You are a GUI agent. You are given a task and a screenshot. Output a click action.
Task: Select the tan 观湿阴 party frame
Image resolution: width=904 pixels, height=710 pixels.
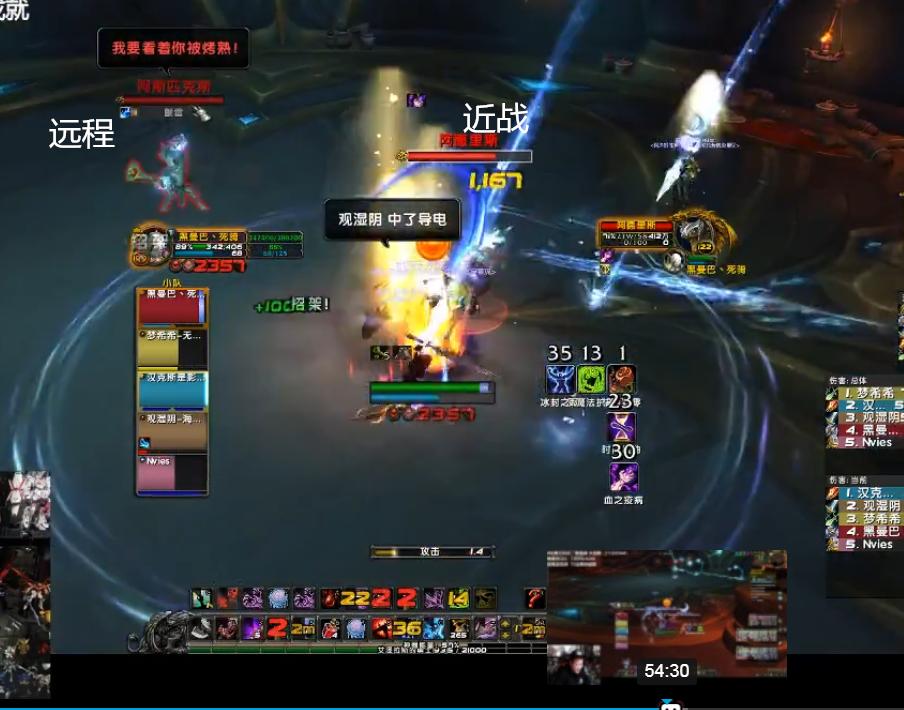(171, 431)
